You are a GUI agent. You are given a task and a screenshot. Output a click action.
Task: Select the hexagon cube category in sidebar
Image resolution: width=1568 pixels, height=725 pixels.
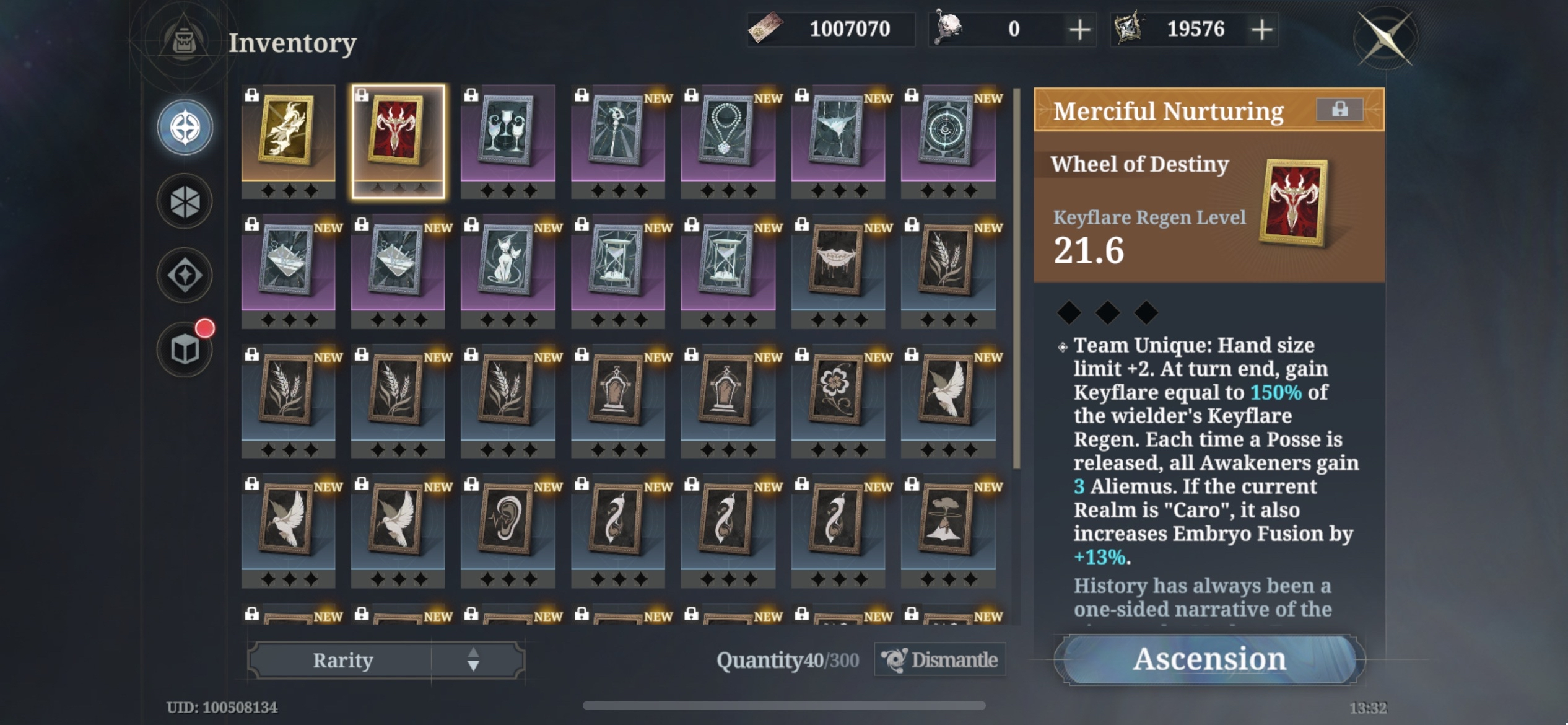(x=183, y=200)
